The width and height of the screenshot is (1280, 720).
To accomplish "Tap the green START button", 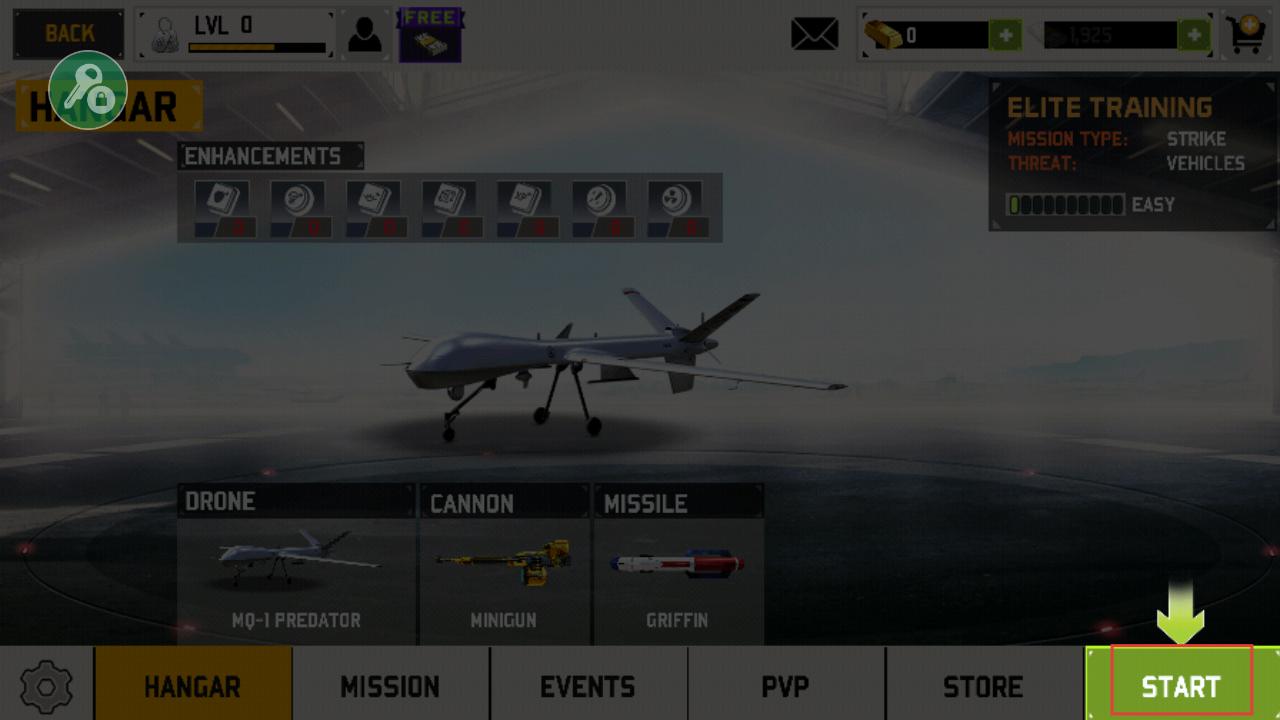I will [1181, 685].
